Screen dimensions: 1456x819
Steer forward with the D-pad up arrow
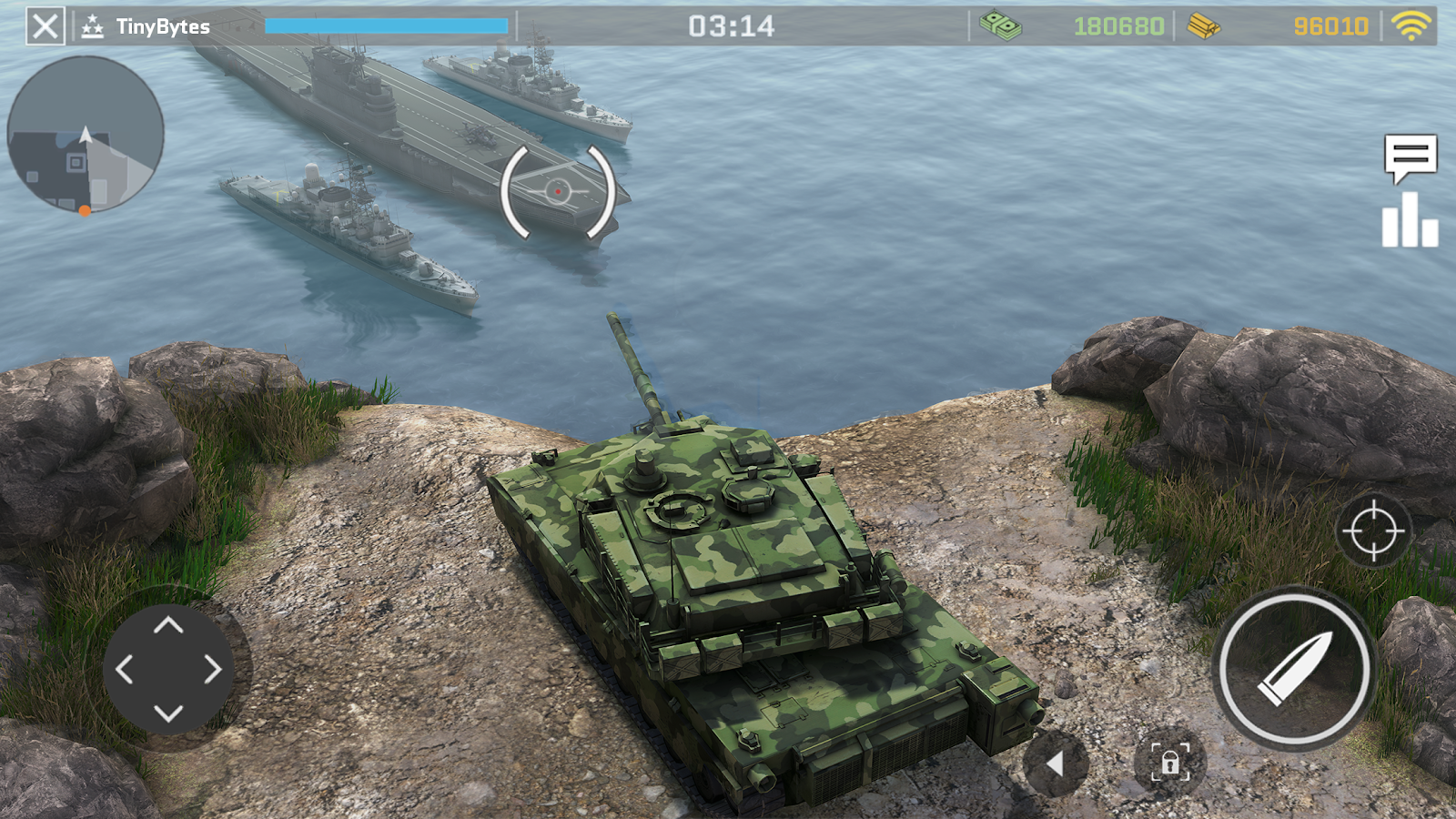(168, 625)
